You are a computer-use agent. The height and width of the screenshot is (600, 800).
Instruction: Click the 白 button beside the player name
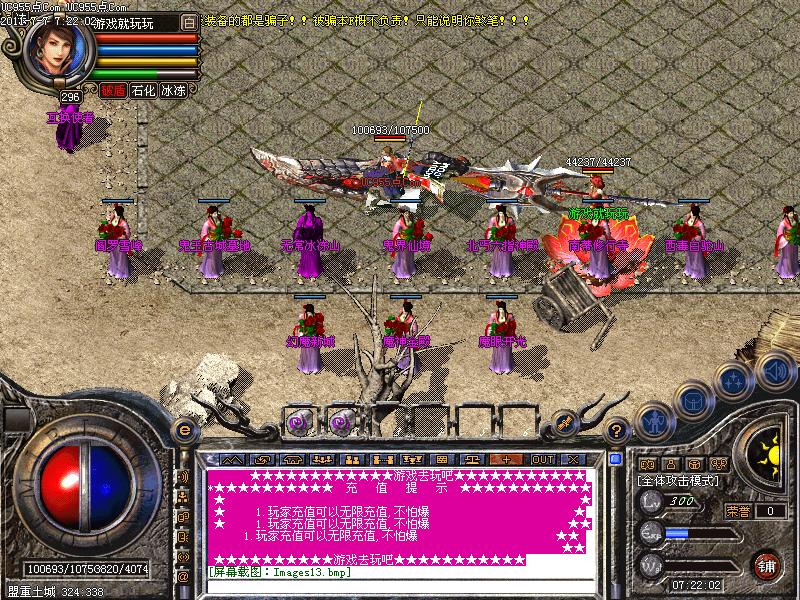tap(190, 21)
